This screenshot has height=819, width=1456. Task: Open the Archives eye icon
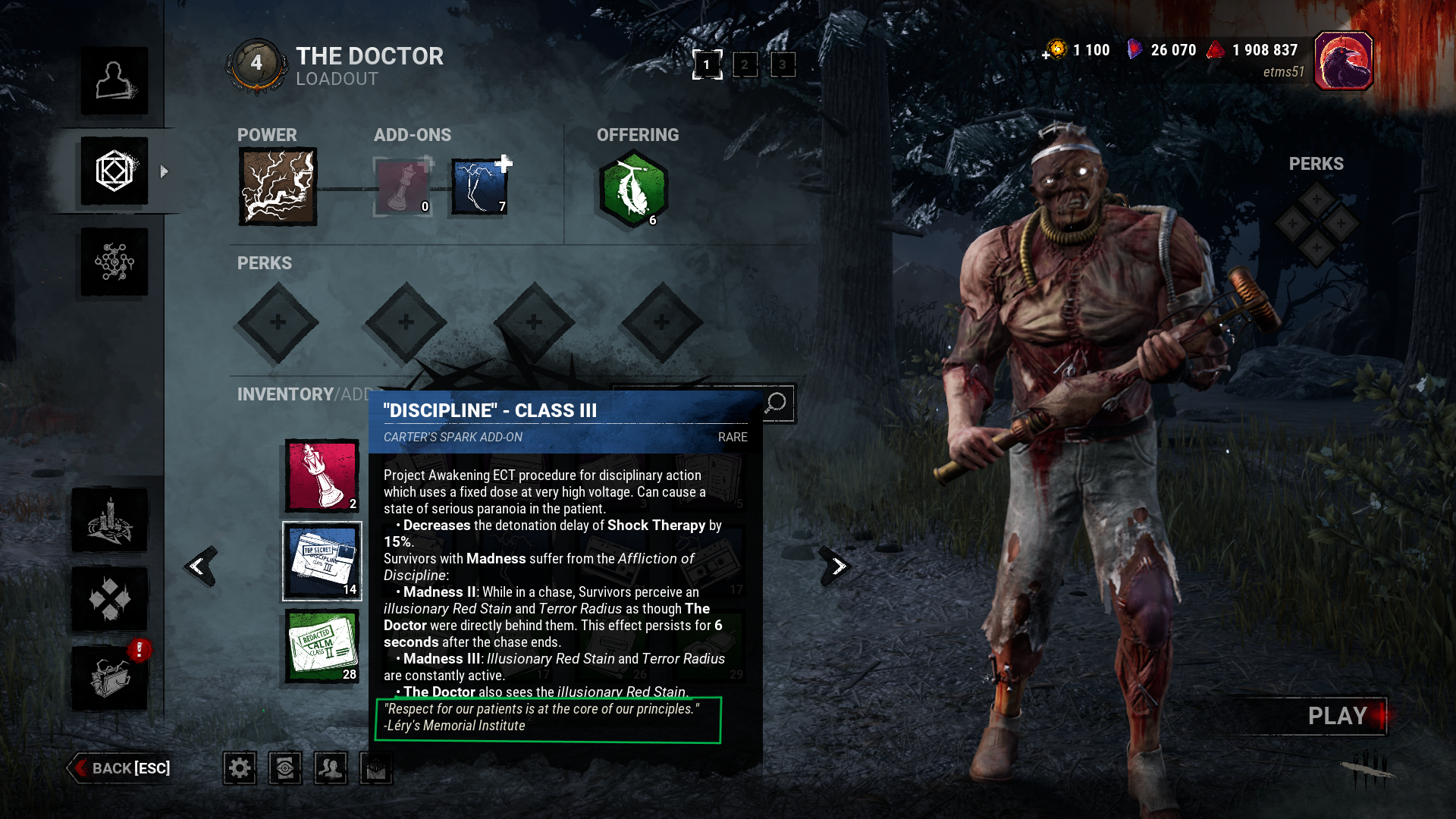(284, 767)
